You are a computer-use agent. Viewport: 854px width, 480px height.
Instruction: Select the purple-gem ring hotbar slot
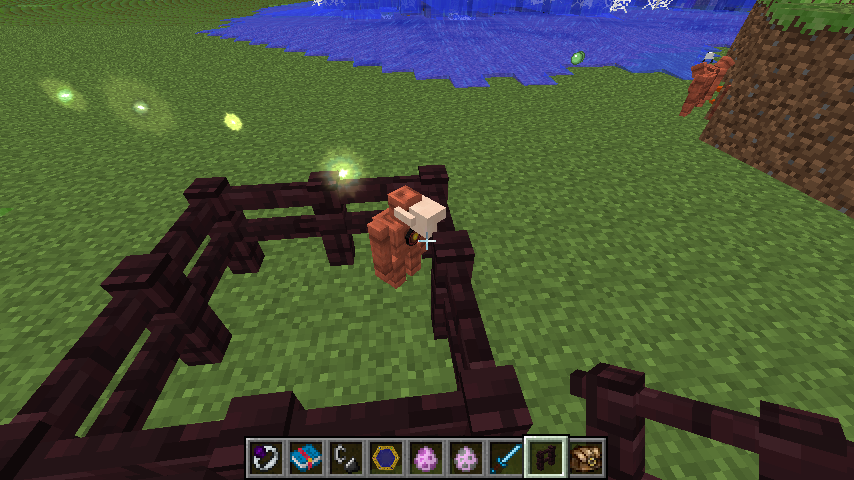tap(266, 457)
